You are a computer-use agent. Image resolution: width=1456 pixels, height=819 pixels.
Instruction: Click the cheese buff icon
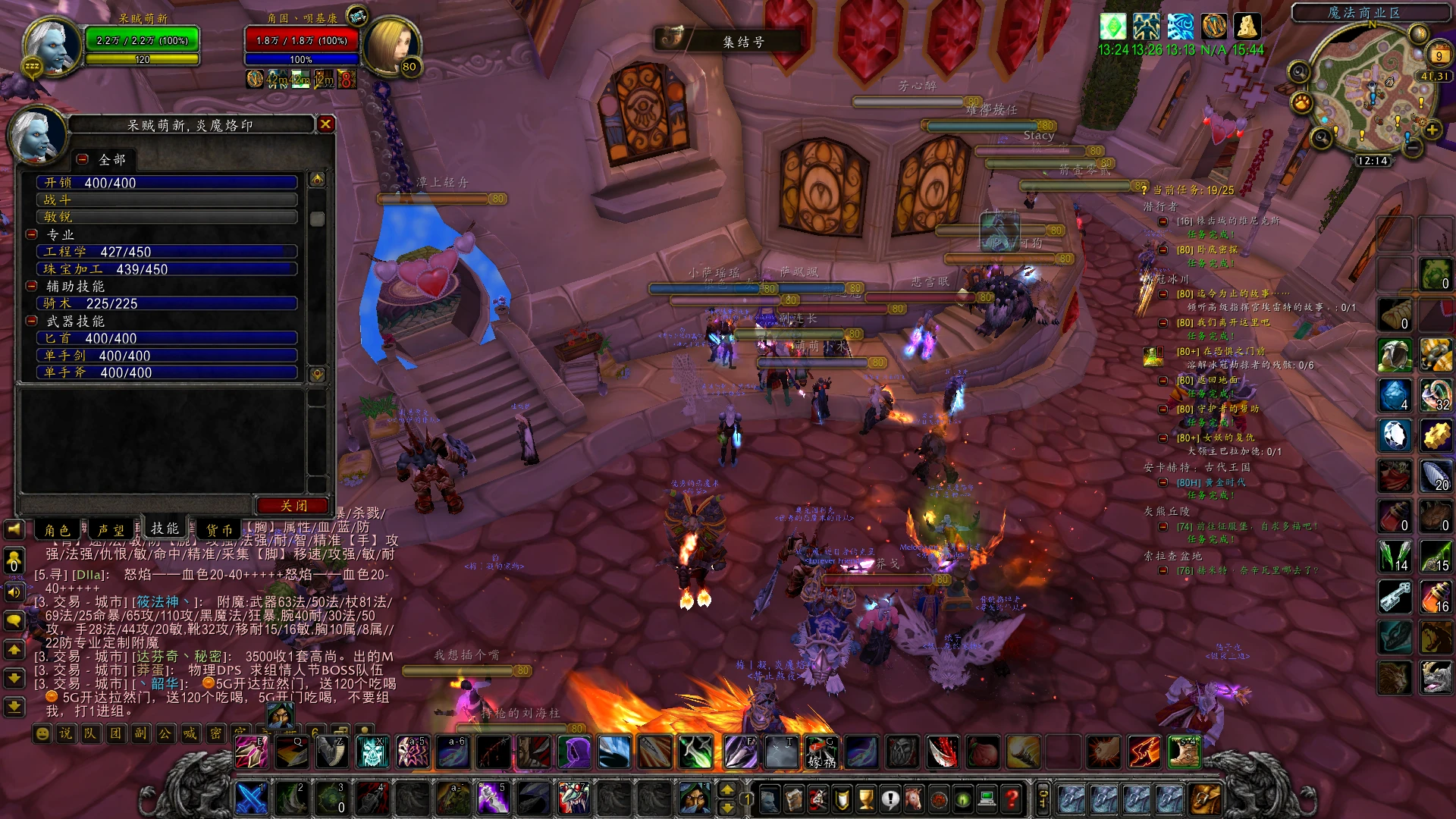pyautogui.click(x=1247, y=27)
